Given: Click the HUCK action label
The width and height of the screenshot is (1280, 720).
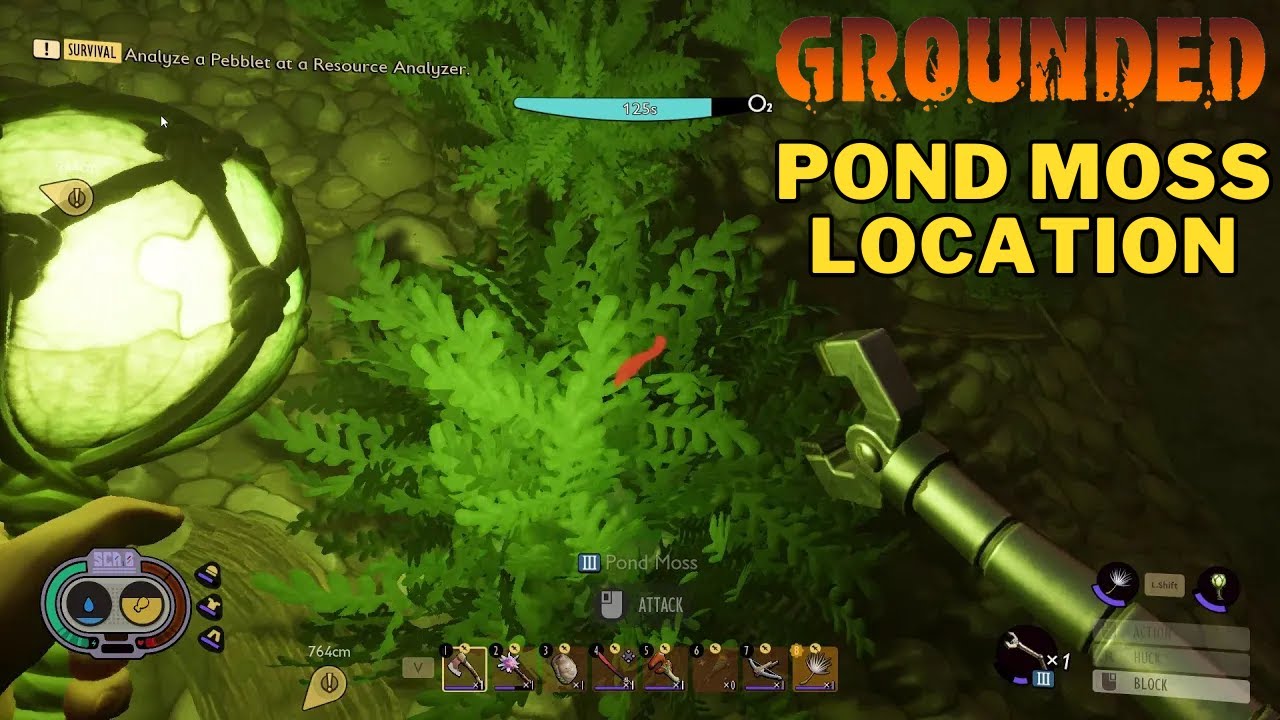Looking at the screenshot, I should (x=1150, y=655).
